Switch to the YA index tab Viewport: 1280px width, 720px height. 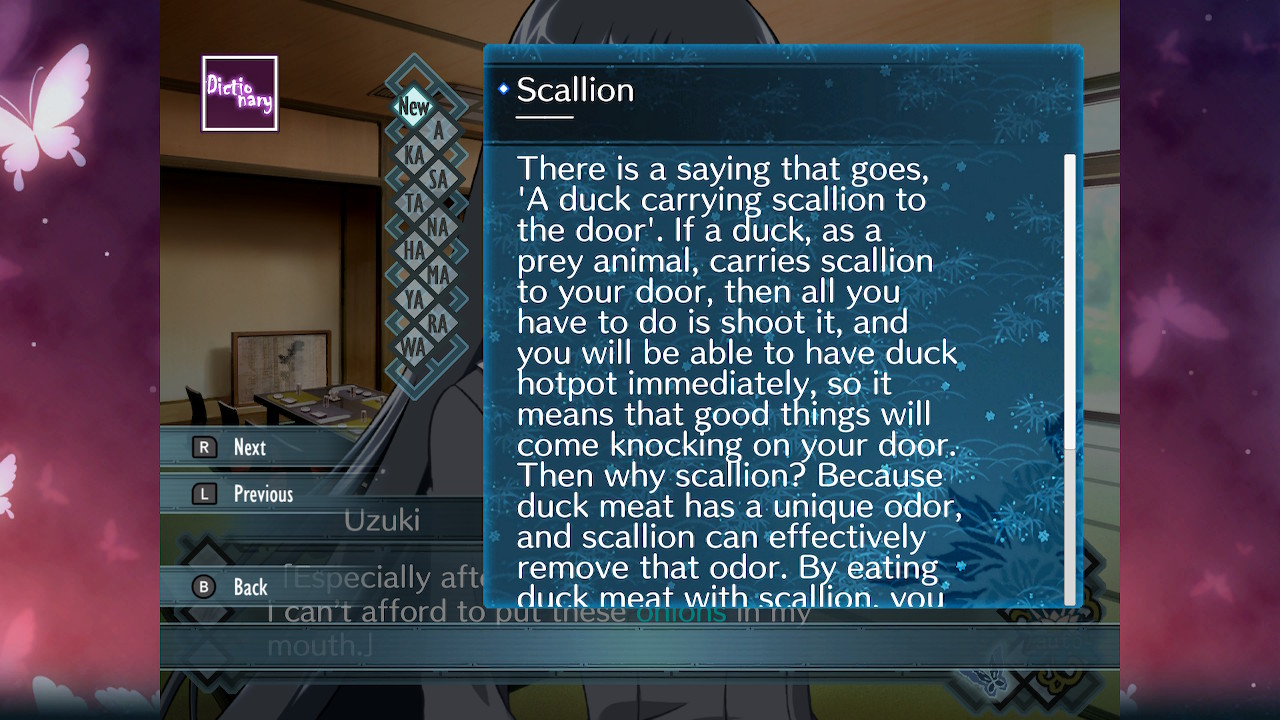[413, 298]
